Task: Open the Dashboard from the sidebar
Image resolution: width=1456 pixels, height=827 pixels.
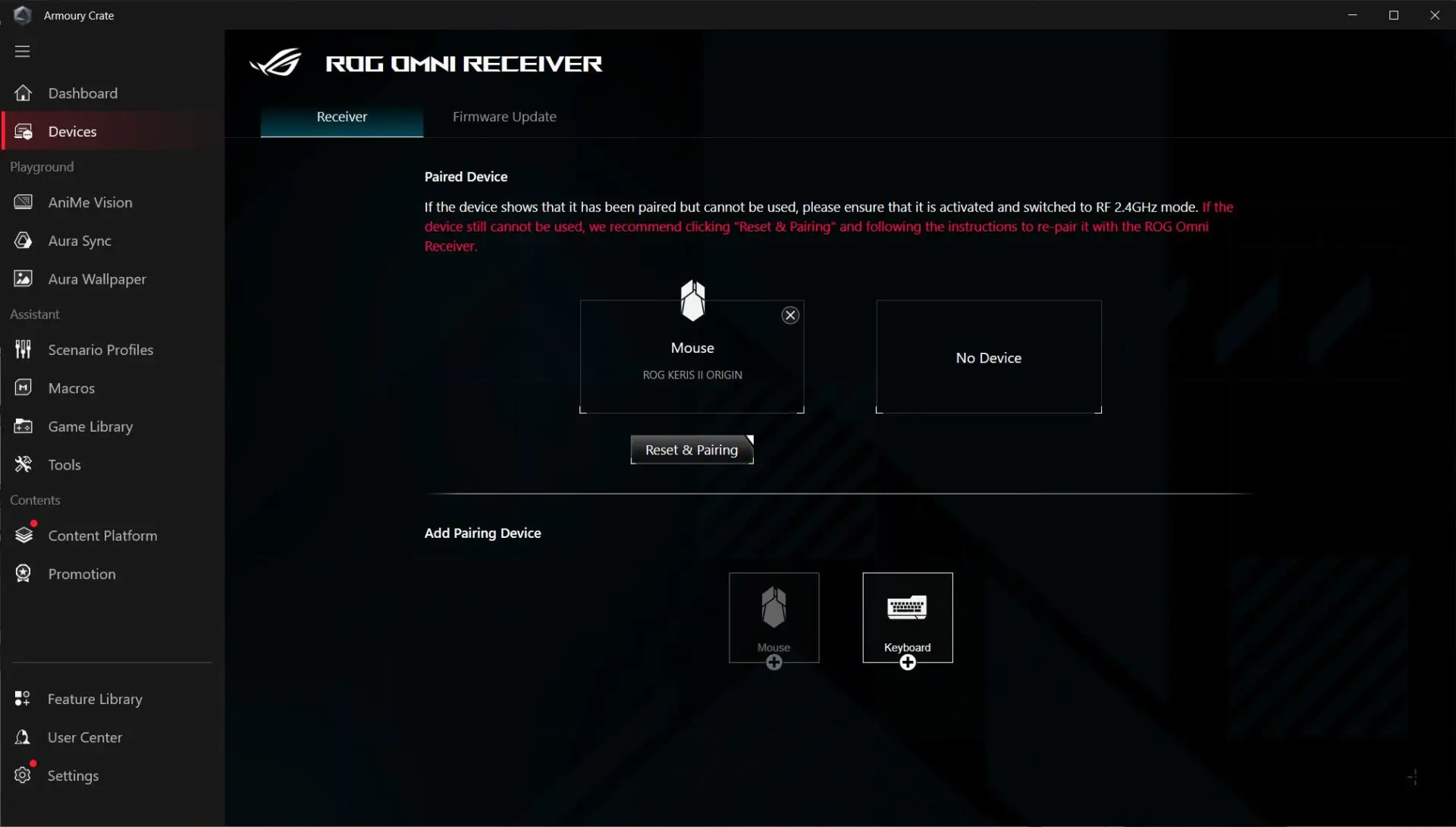Action: click(x=83, y=93)
